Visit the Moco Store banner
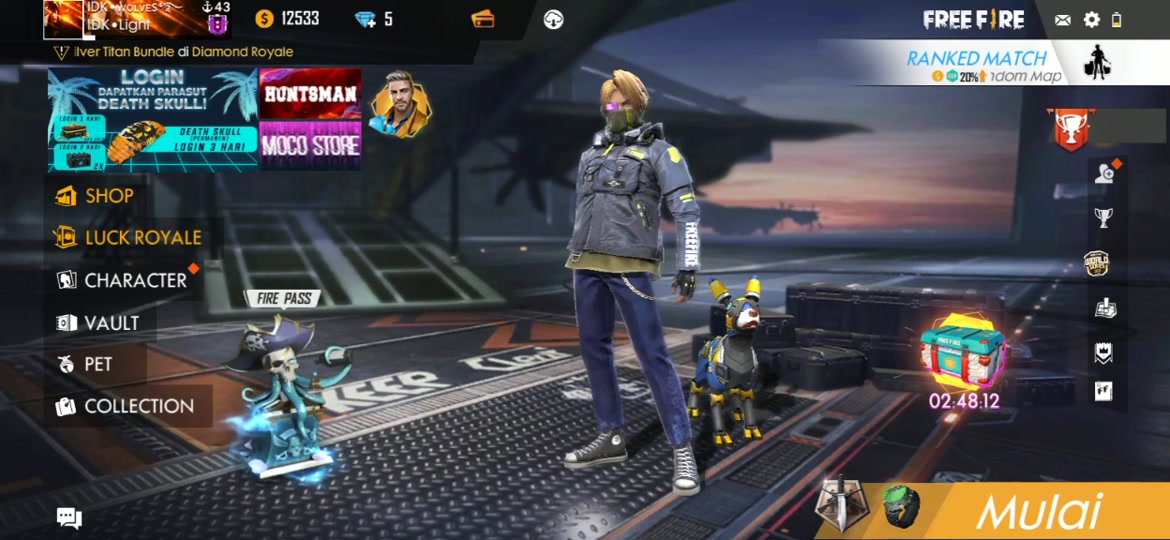 (310, 145)
